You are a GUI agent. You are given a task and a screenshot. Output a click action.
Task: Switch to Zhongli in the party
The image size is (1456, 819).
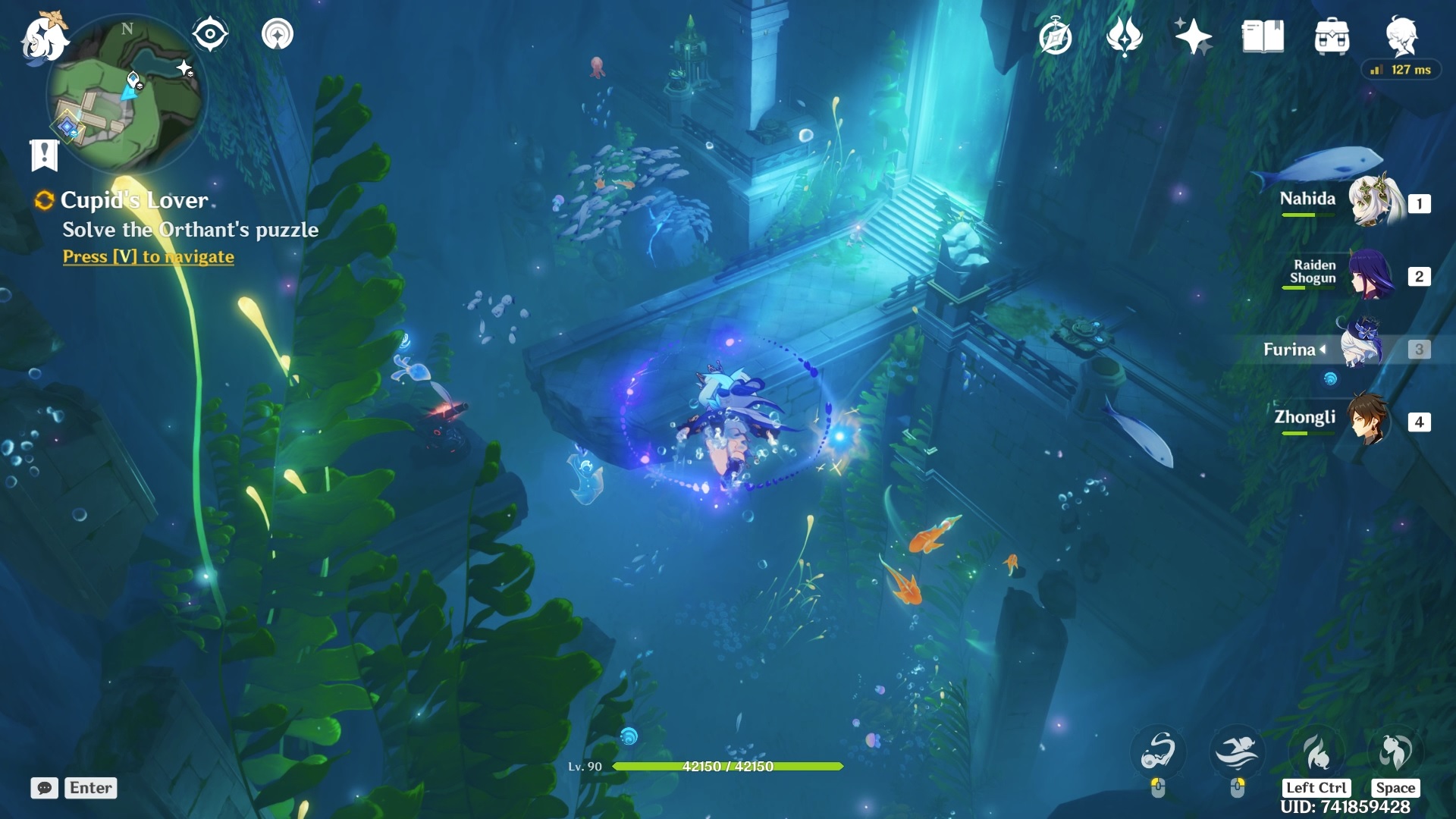[x=1368, y=419]
